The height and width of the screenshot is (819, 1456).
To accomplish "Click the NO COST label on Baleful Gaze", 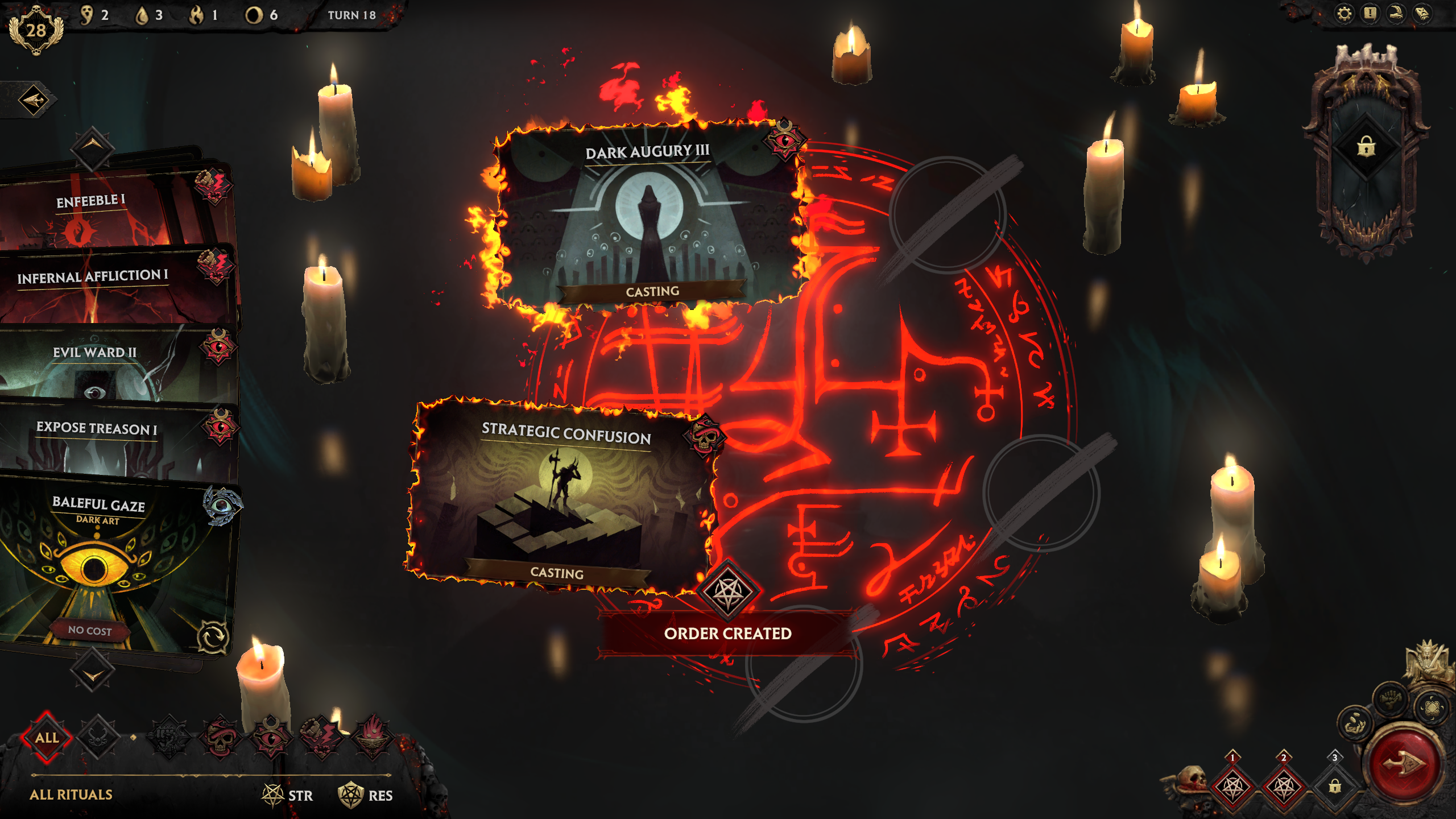I will [89, 630].
